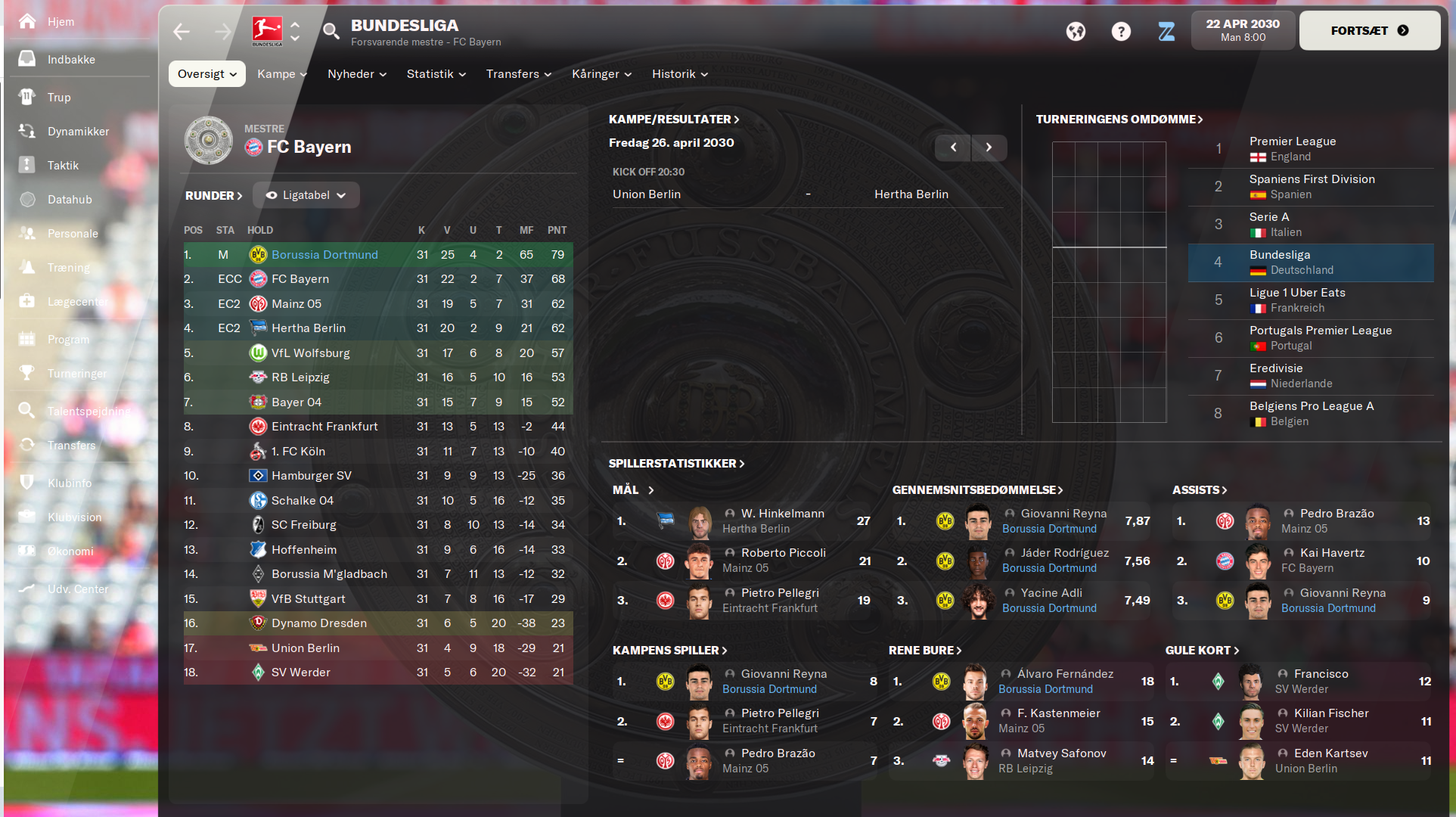This screenshot has width=1456, height=817.
Task: Switch to the Oversigt tab
Action: (206, 73)
